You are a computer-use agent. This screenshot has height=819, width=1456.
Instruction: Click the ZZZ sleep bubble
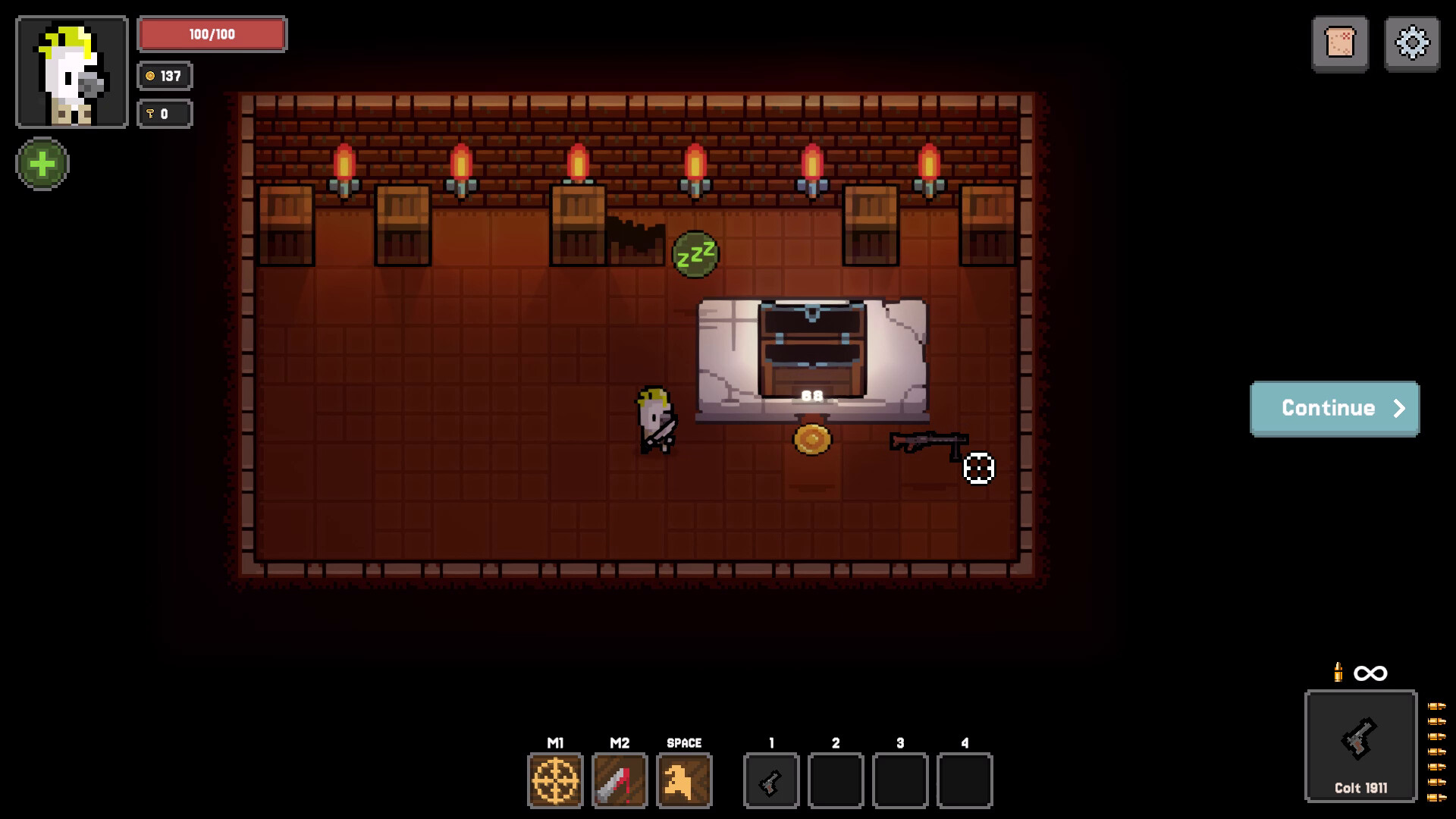(695, 253)
